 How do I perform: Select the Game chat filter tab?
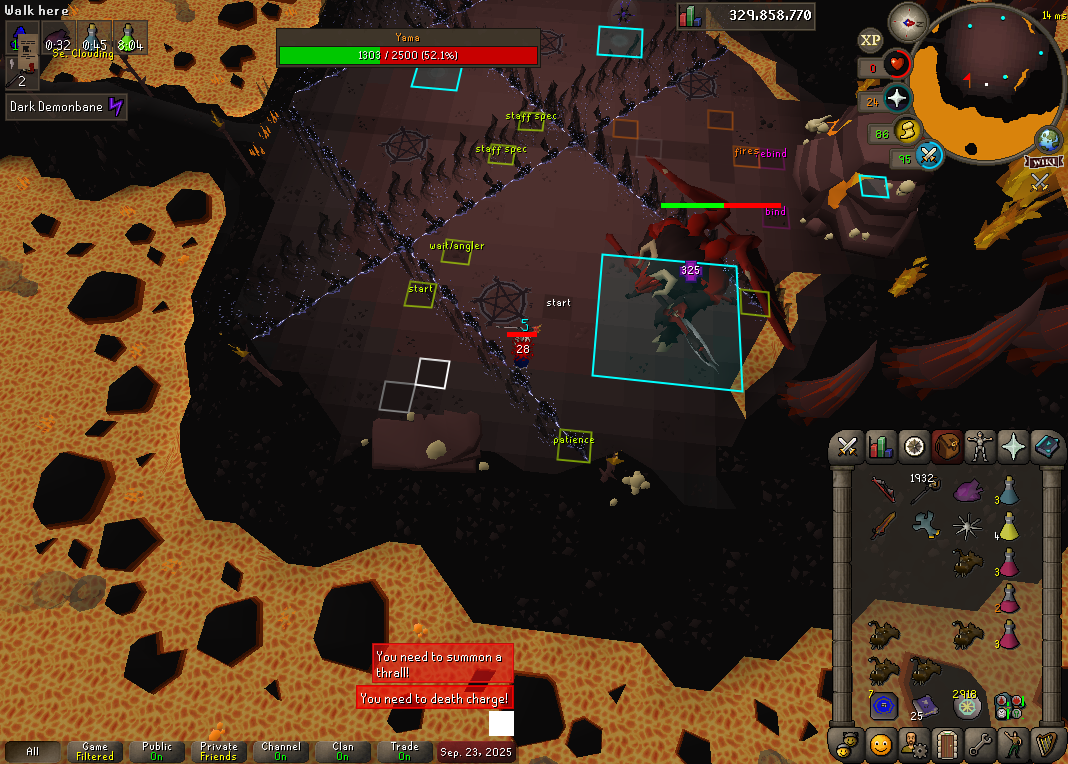tap(95, 751)
